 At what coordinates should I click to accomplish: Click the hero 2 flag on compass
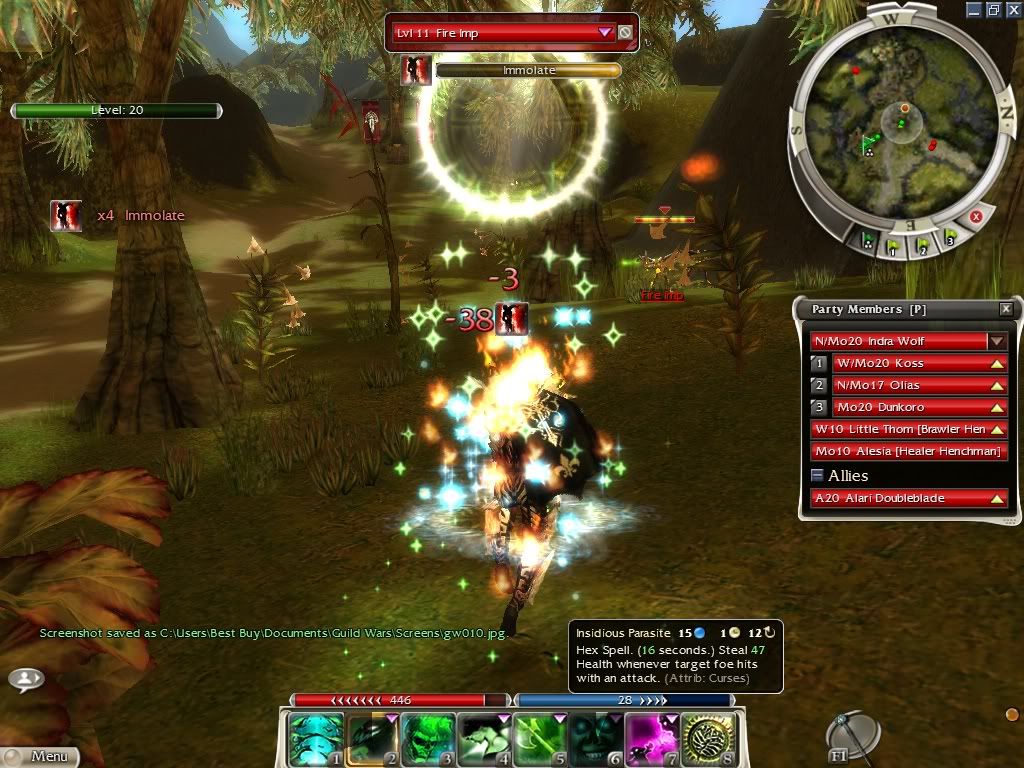(922, 244)
